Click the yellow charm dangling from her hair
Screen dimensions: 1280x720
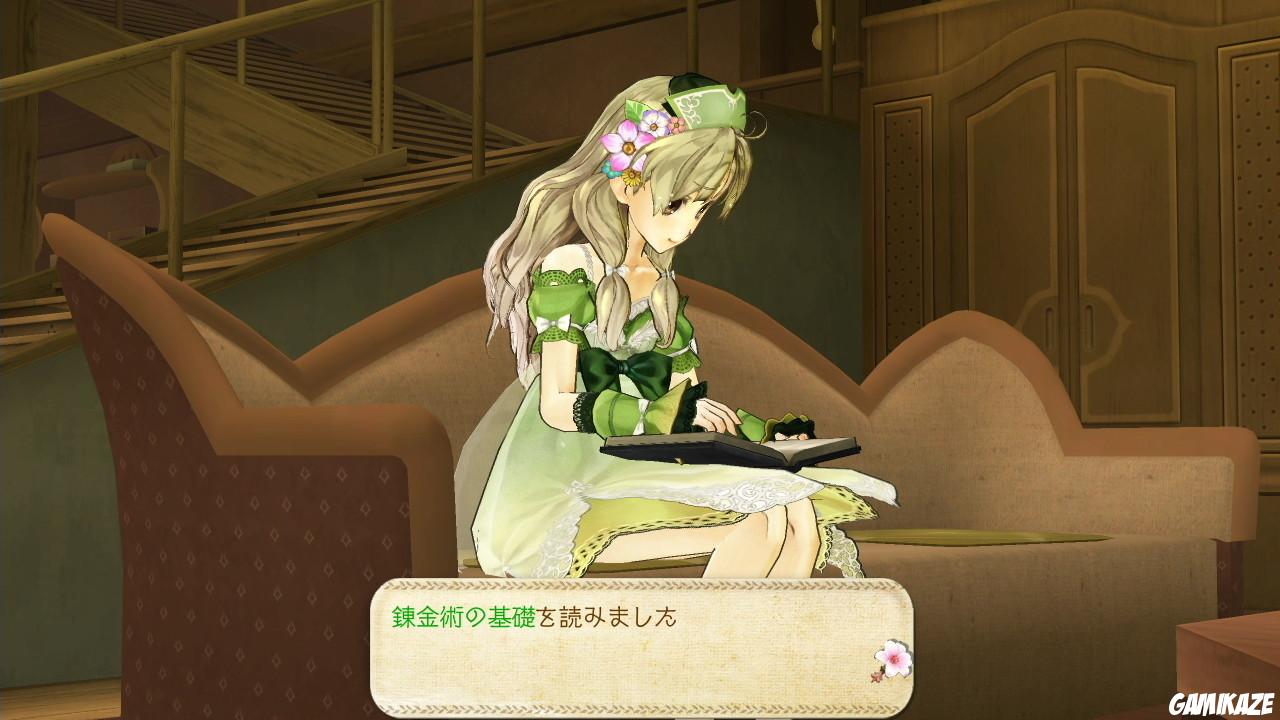pyautogui.click(x=632, y=177)
